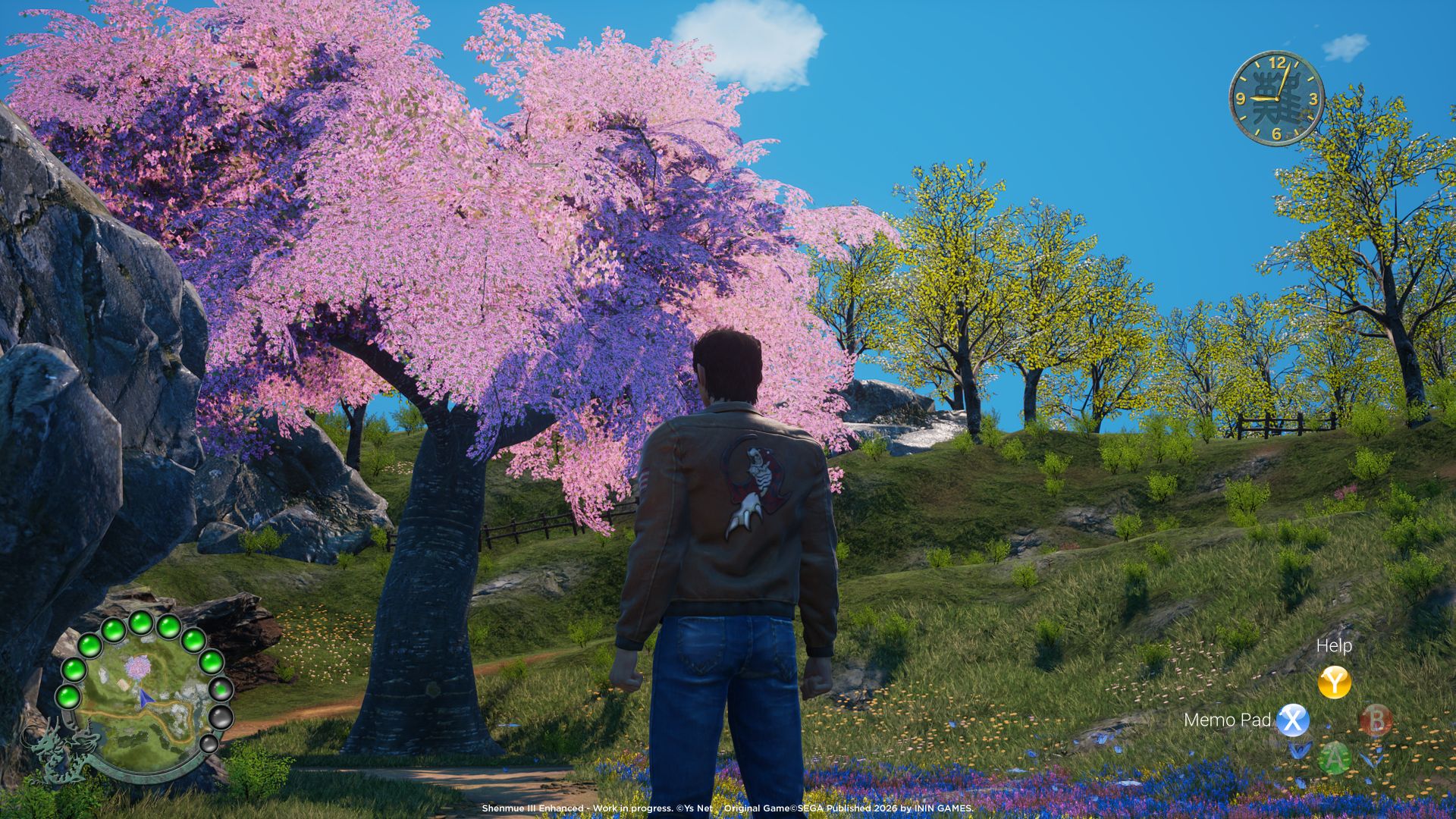Select the Memo Pad label text
This screenshot has height=819, width=1456.
(x=1228, y=720)
